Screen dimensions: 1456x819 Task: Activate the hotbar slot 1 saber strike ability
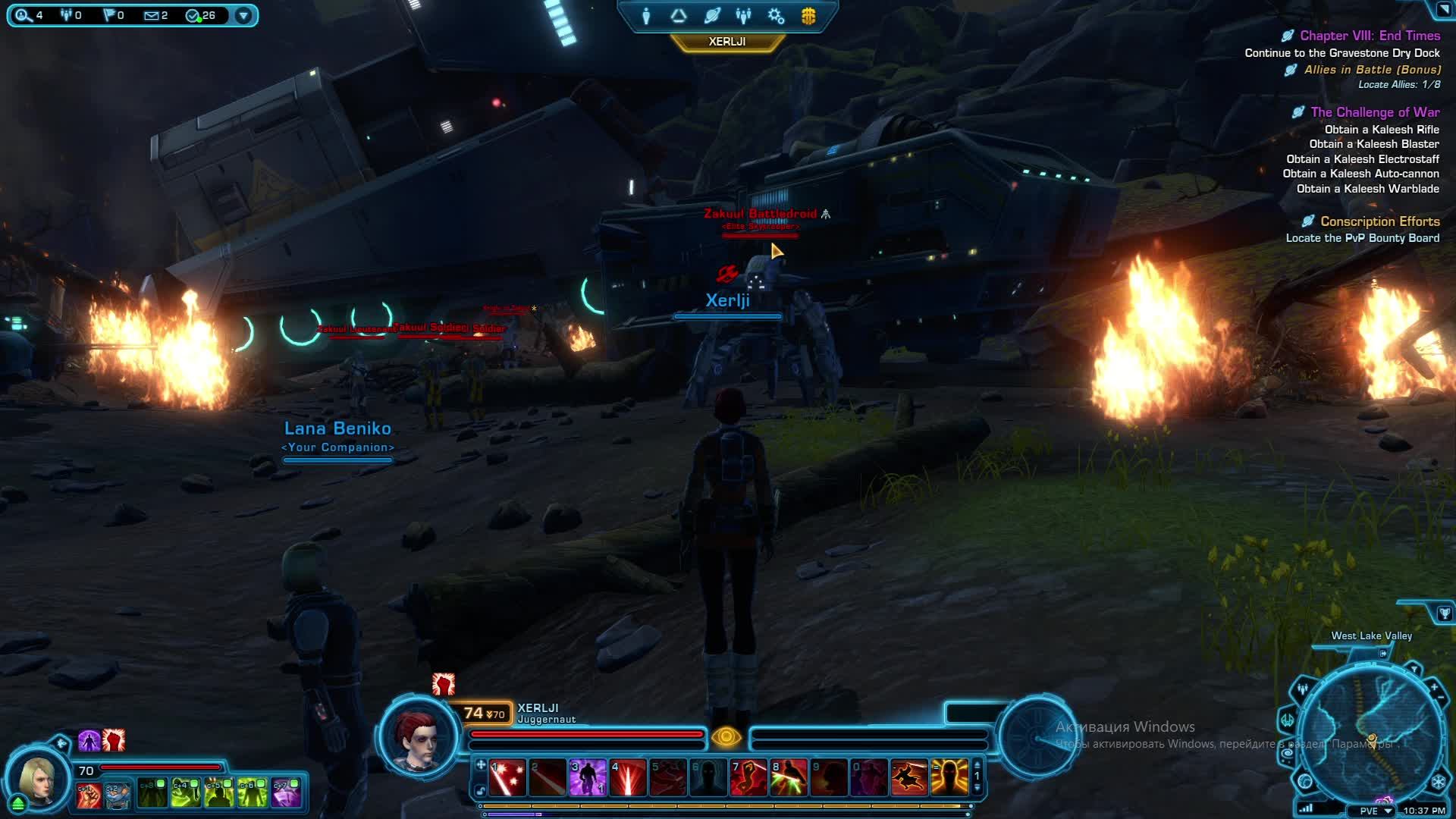click(507, 777)
